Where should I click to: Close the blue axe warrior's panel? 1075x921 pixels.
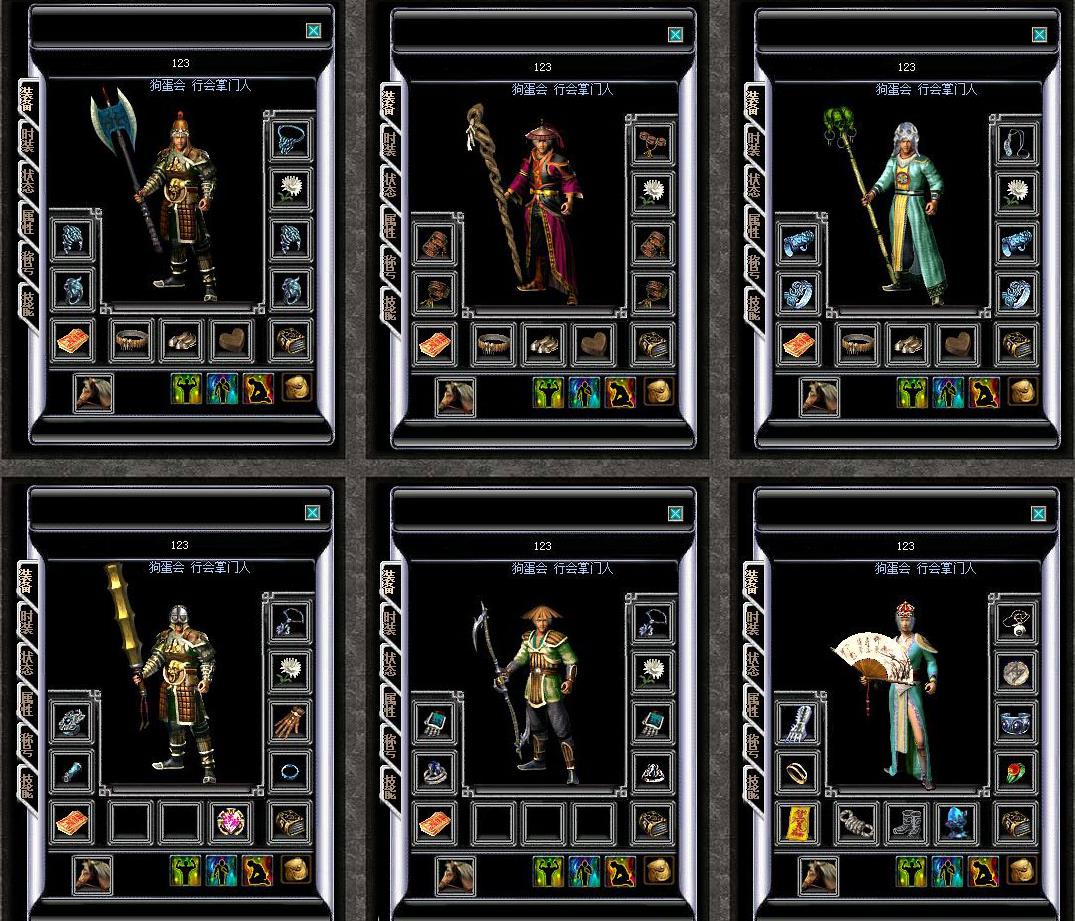(x=313, y=31)
